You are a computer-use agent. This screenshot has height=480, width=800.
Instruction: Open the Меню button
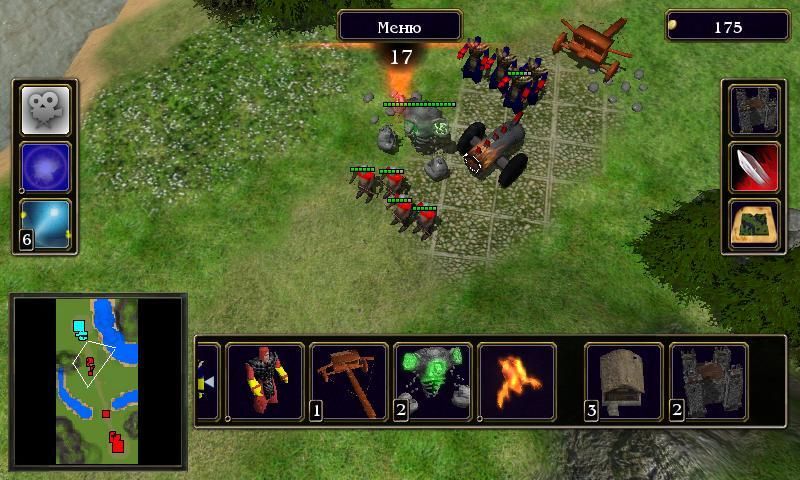tap(400, 26)
